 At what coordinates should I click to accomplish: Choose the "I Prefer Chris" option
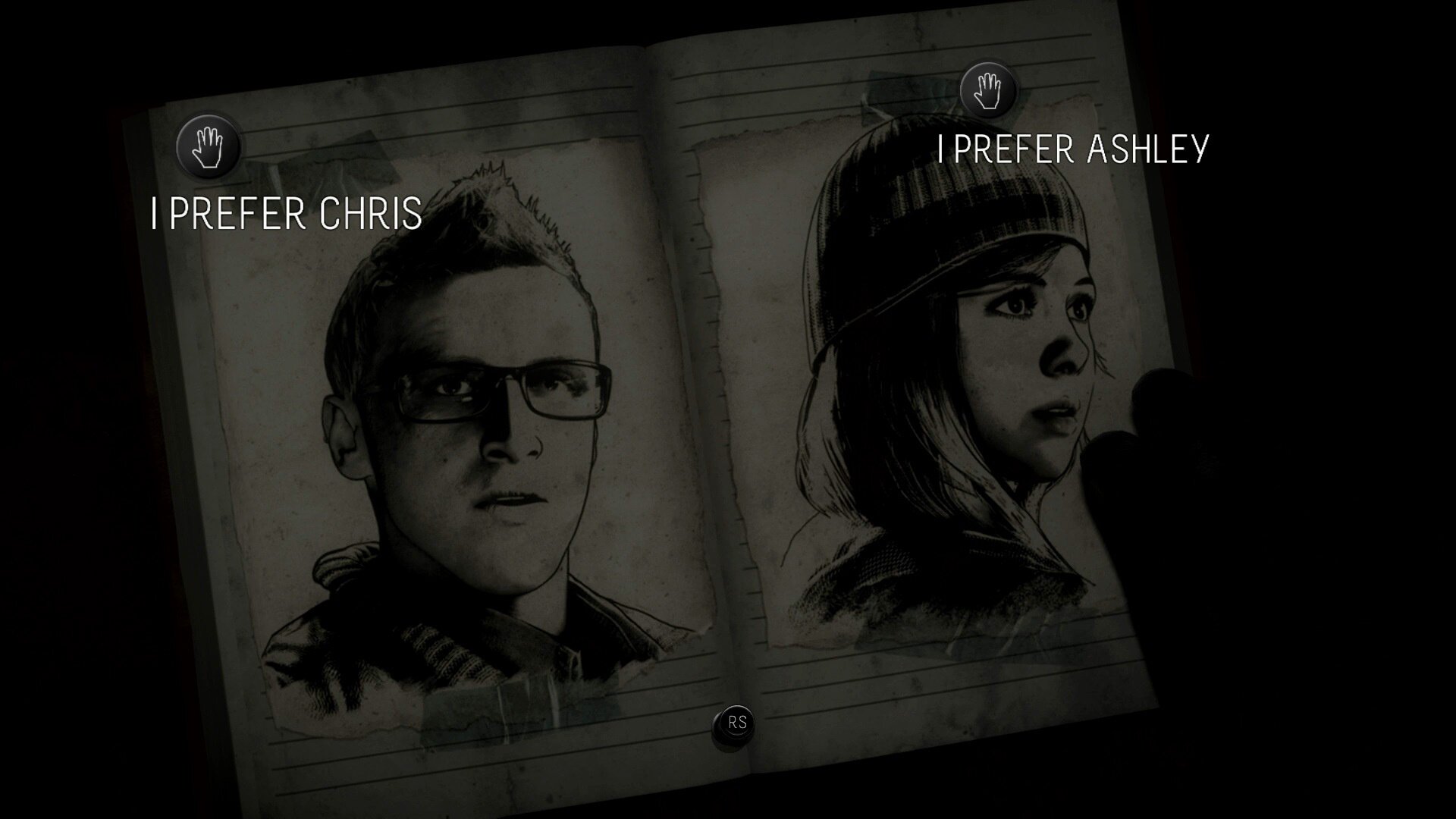point(287,214)
